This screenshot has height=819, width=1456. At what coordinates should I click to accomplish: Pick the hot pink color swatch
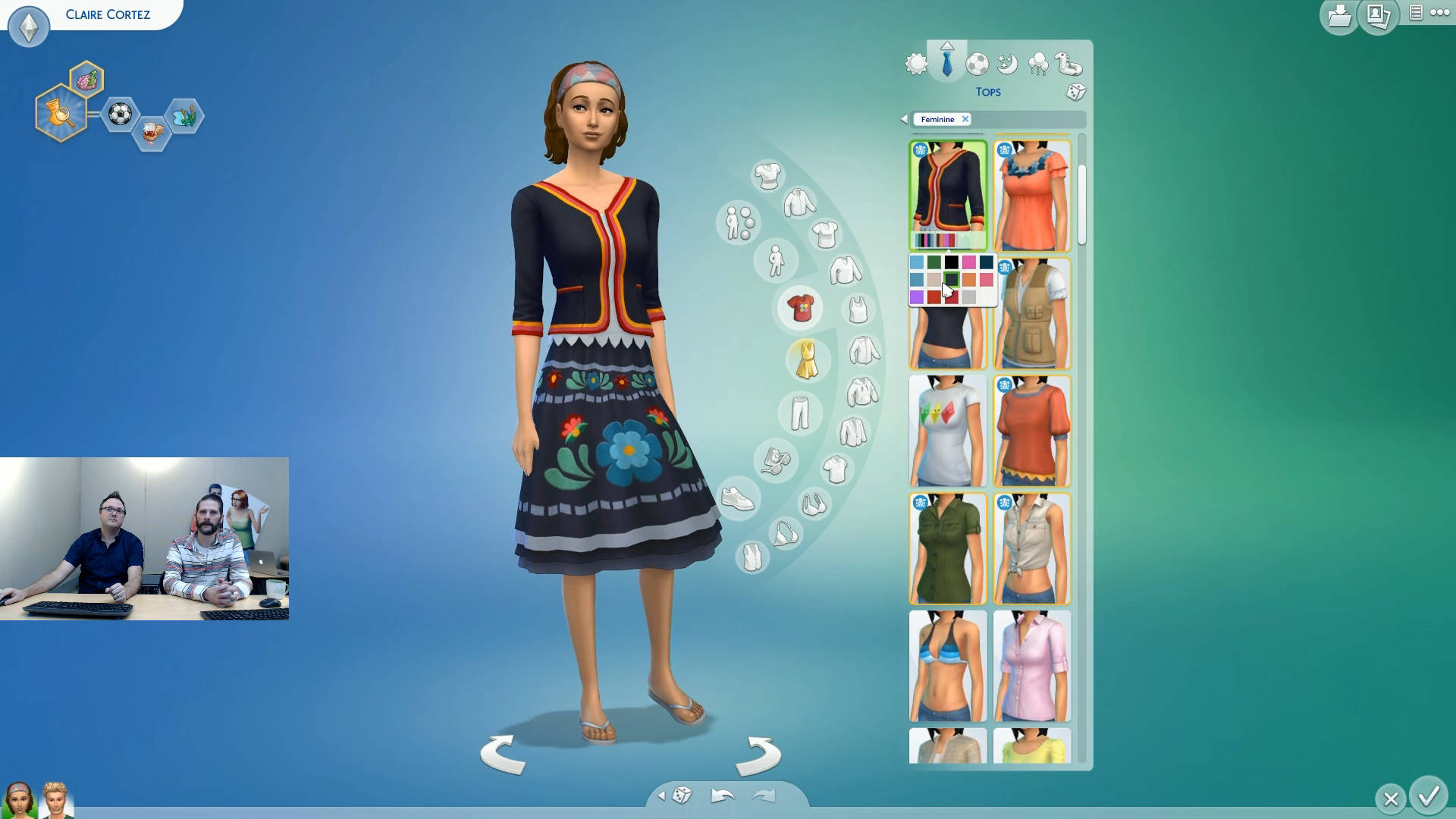click(968, 262)
